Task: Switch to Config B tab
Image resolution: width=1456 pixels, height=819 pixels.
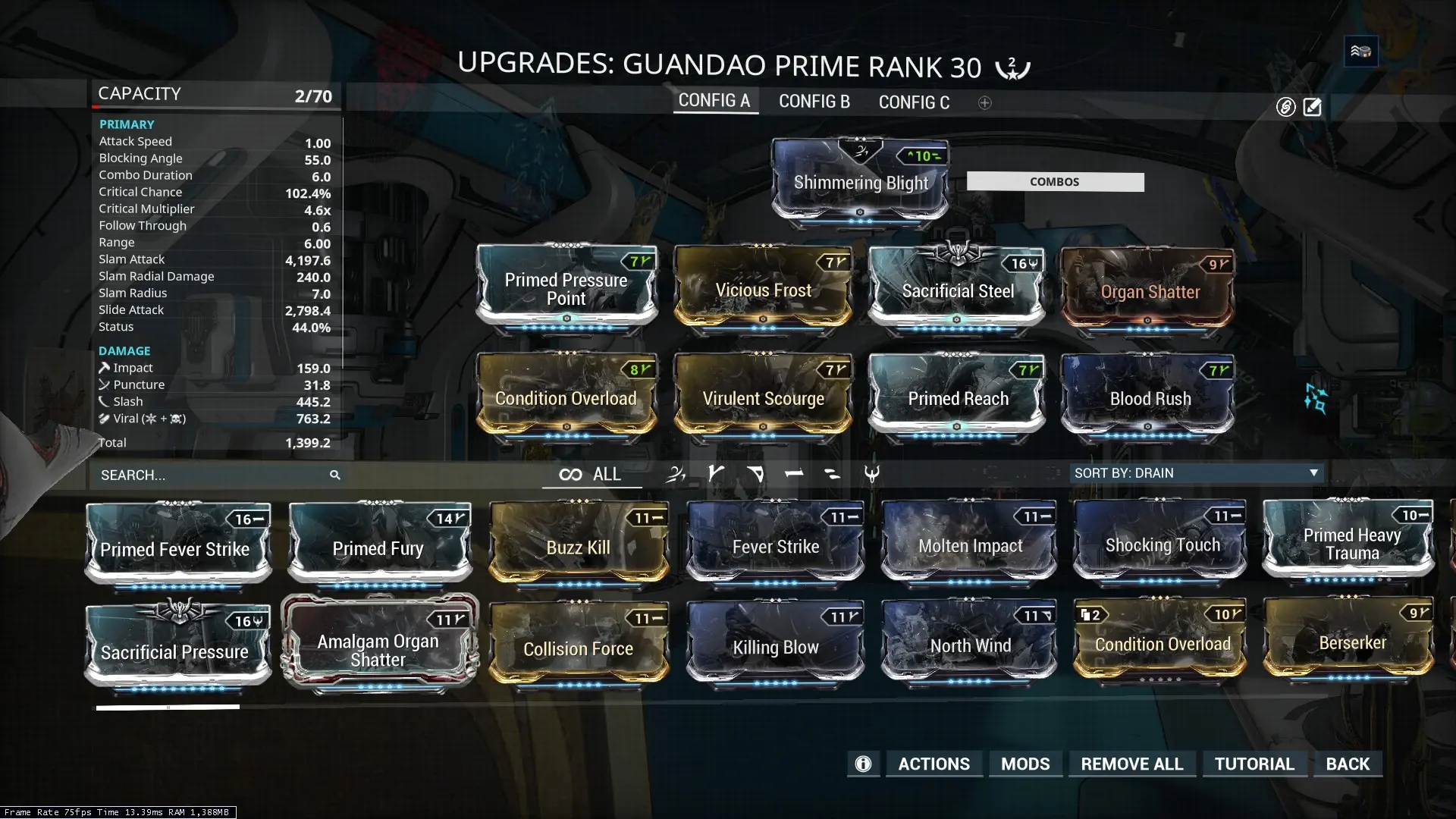Action: (x=814, y=102)
